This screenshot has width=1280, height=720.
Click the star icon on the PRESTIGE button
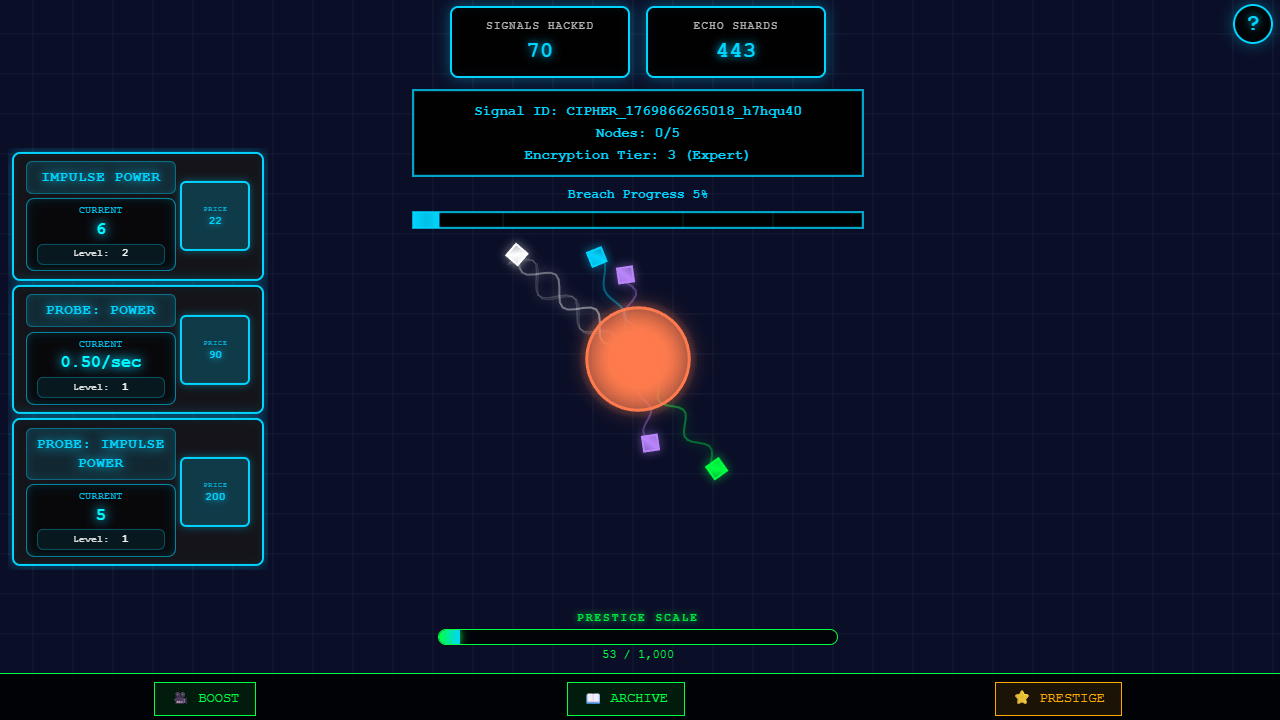point(1022,698)
